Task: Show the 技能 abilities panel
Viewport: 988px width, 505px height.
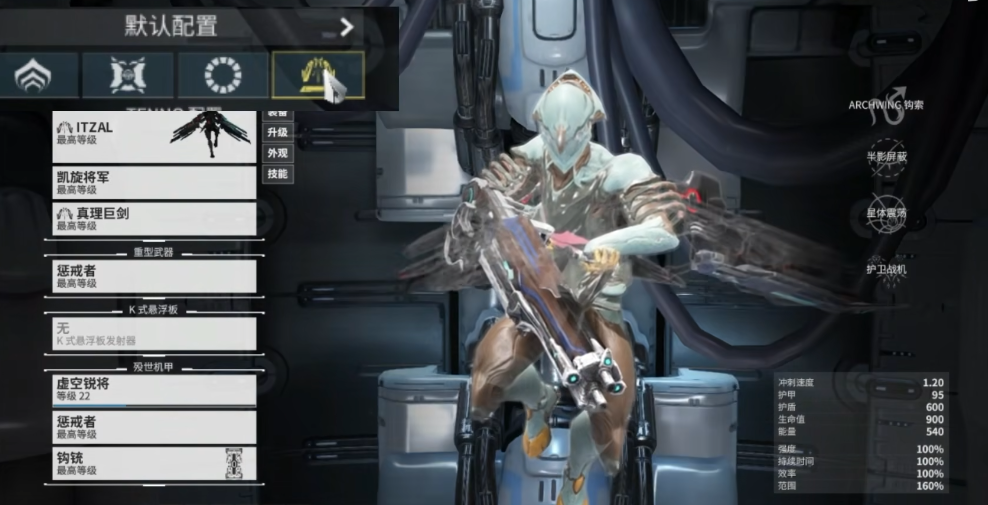Action: 277,174
